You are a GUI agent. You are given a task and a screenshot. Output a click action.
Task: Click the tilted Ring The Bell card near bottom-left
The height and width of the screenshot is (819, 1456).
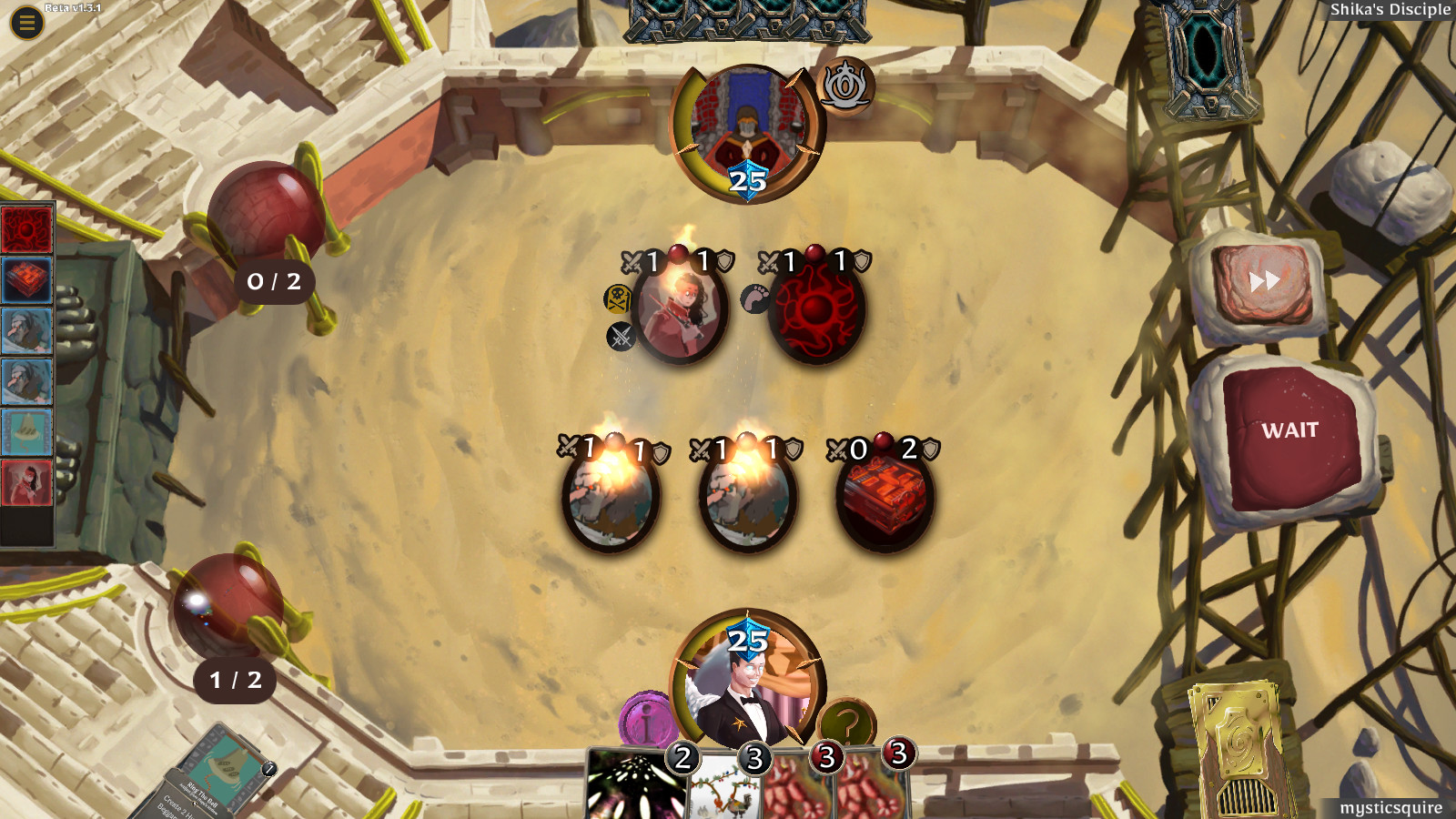(x=223, y=772)
